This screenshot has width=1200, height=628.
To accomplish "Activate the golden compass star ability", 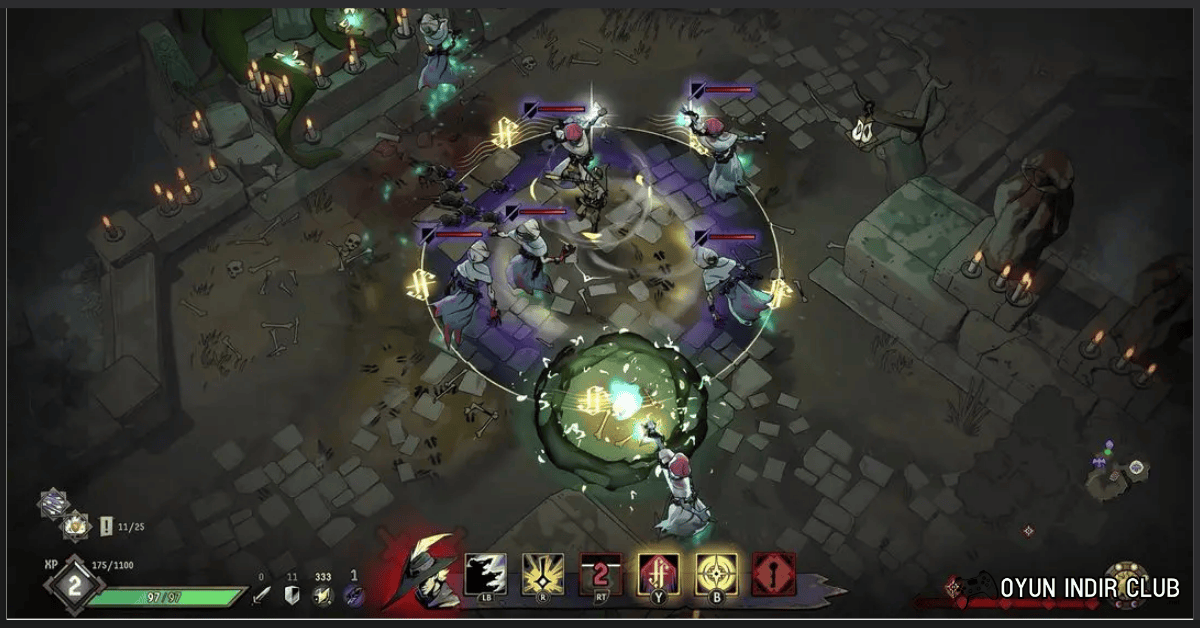I will click(x=717, y=574).
